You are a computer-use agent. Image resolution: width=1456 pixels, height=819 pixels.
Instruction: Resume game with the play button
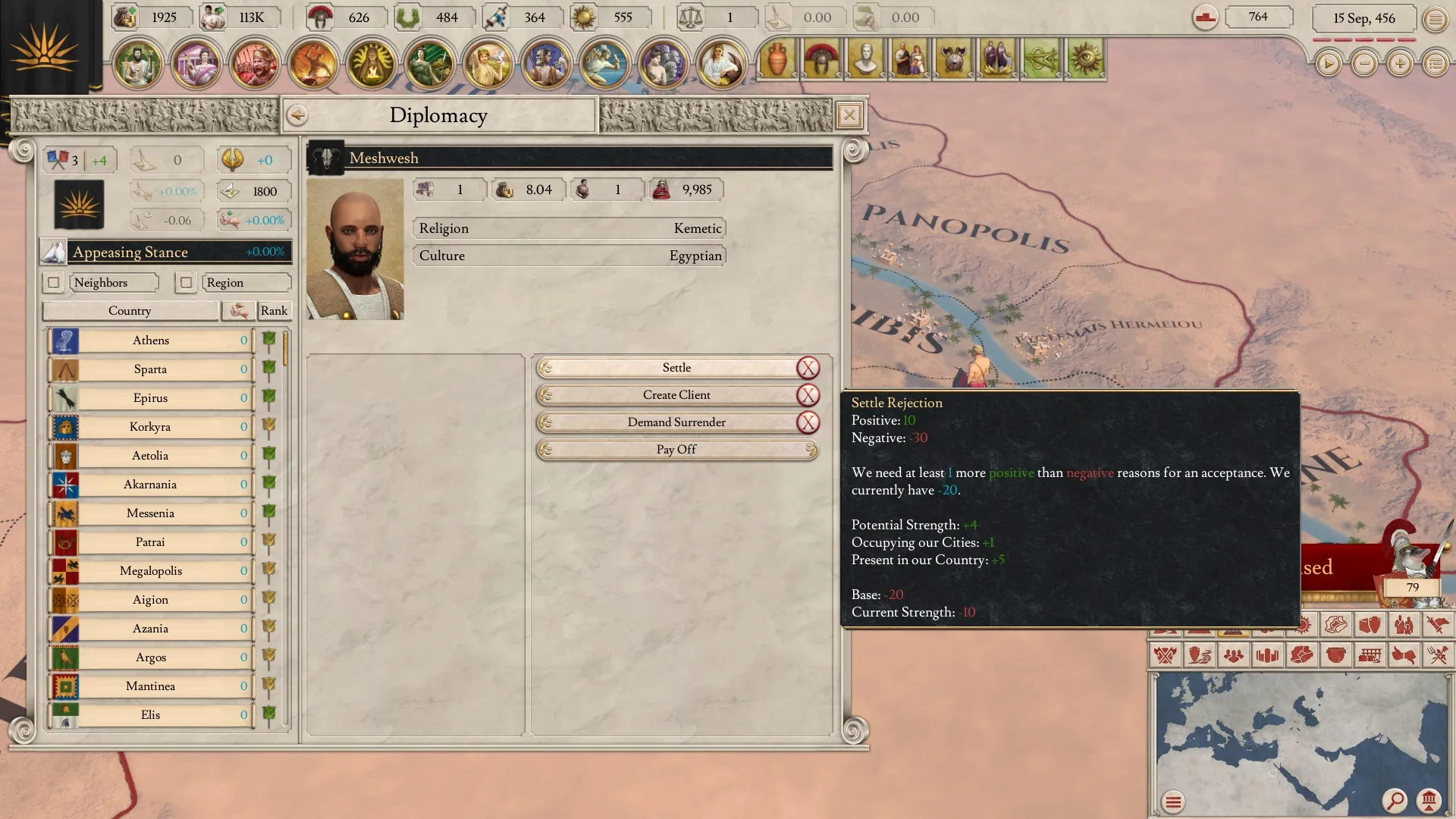click(x=1328, y=64)
